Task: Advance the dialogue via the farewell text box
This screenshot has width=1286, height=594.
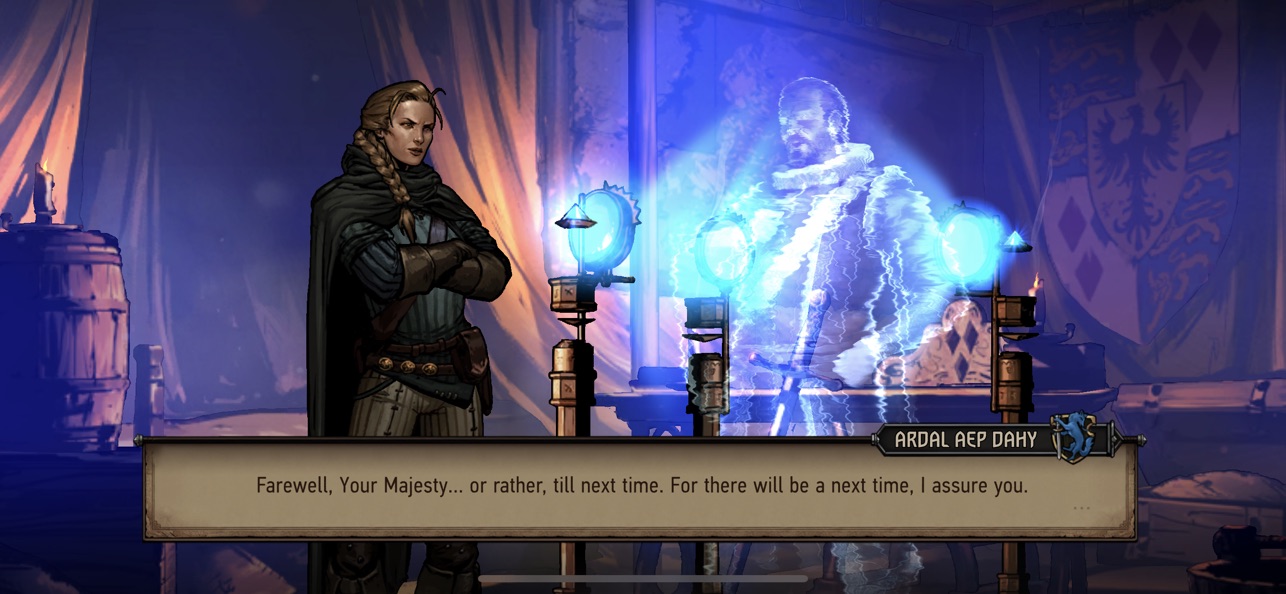Action: point(640,487)
